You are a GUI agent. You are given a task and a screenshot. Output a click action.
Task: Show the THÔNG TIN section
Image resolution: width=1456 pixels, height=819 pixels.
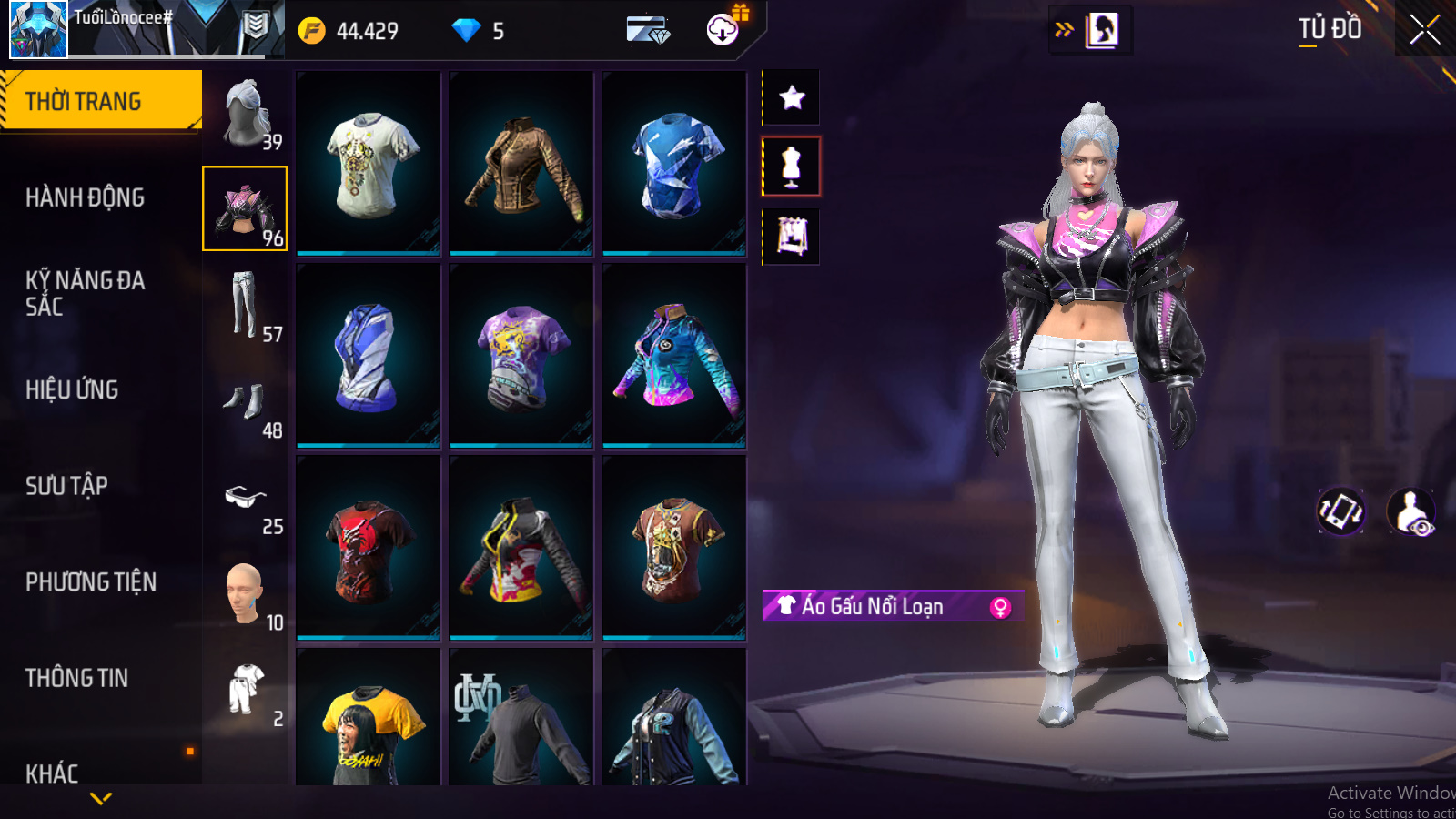76,678
